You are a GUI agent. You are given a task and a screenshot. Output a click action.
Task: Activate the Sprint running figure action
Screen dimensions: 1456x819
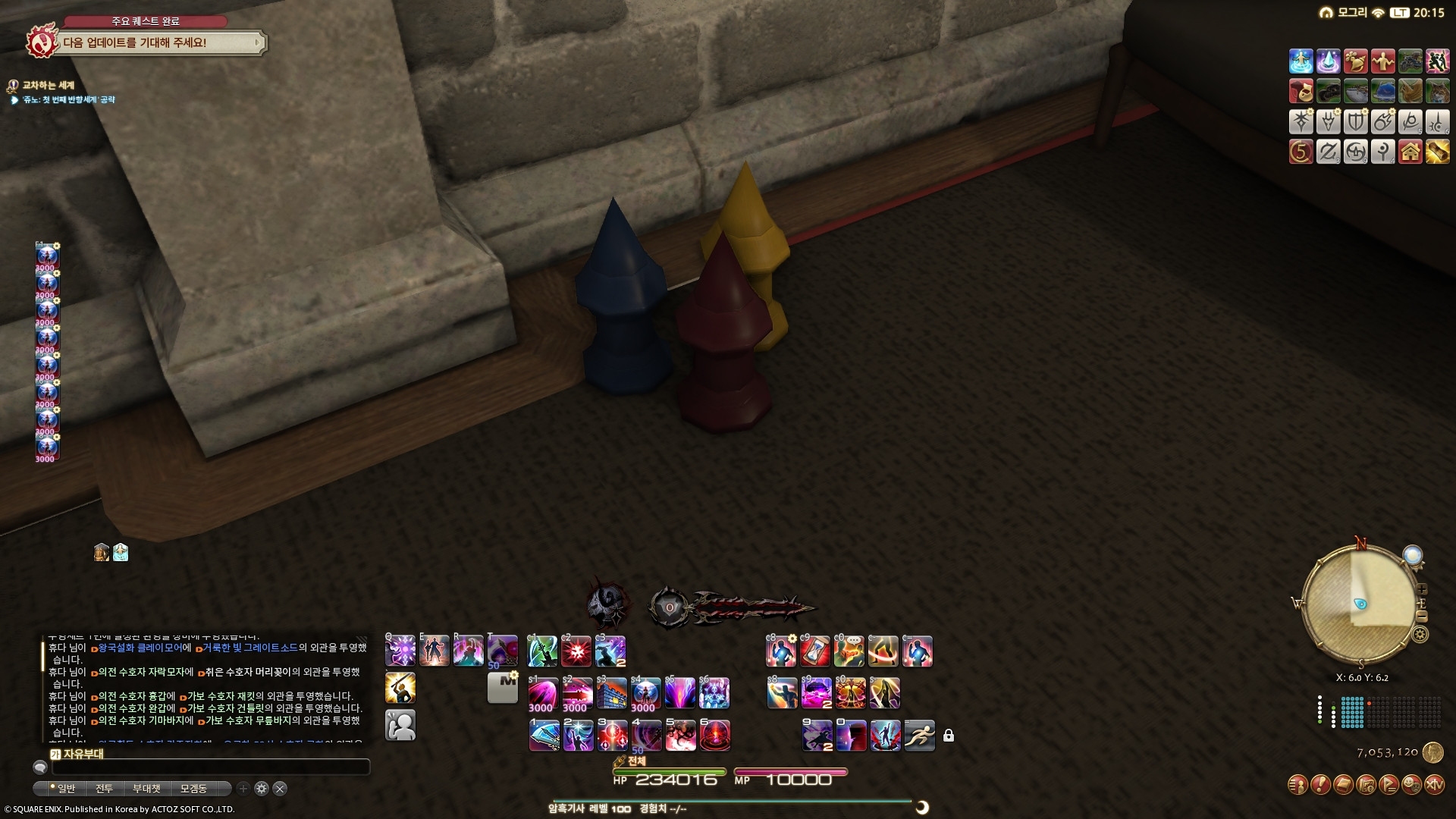coord(919,735)
